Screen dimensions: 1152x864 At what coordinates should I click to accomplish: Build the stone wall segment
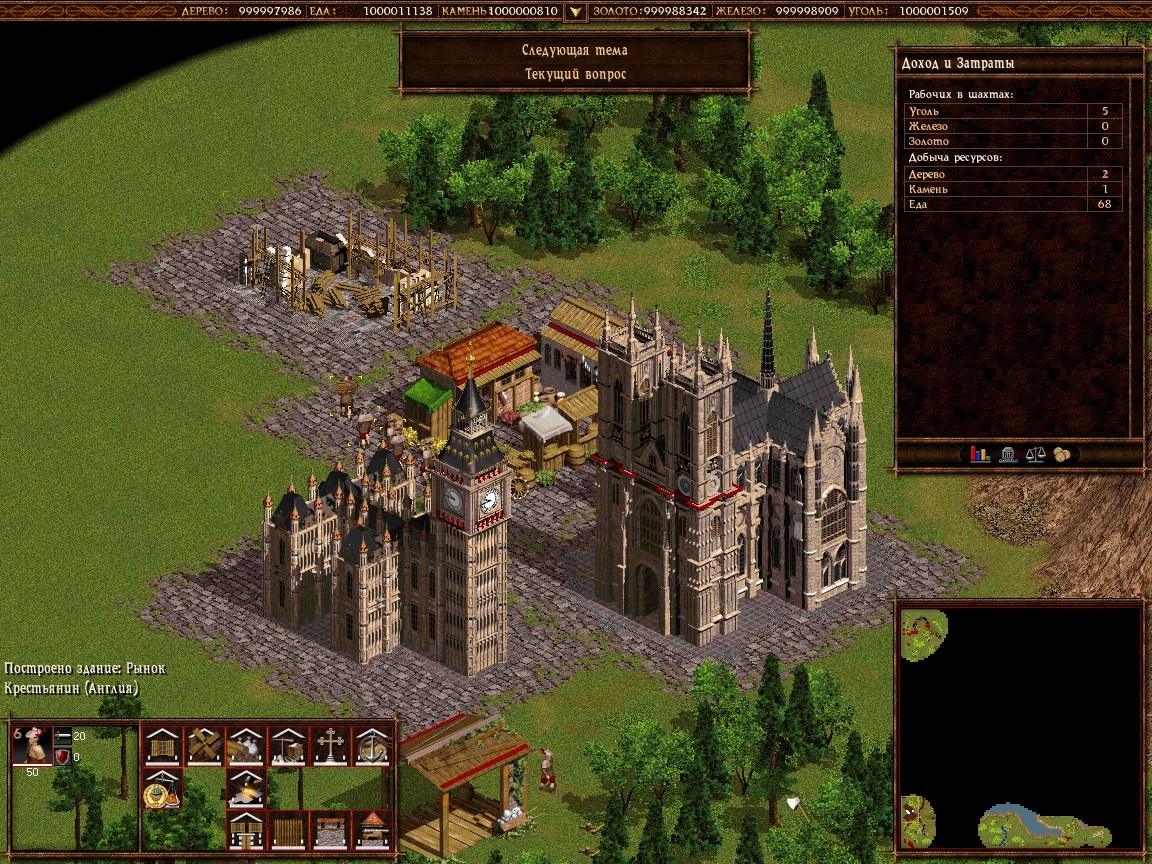[329, 829]
